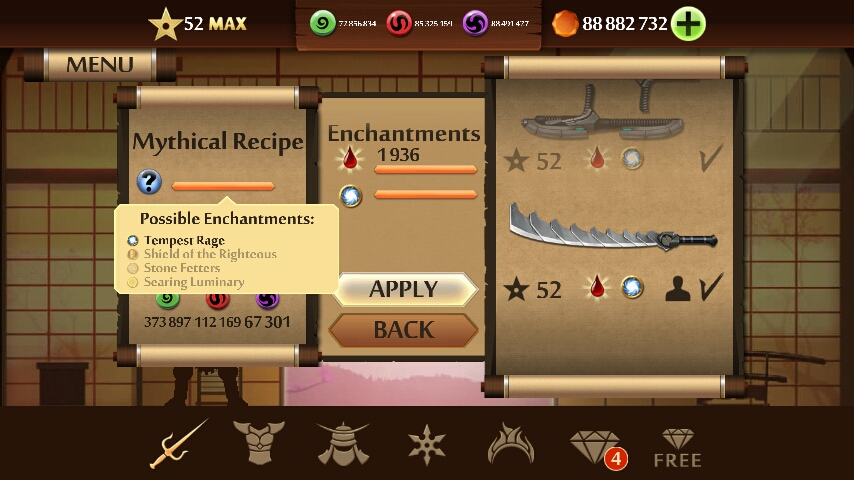854x480 pixels.
Task: Switch to the armor tab
Action: tap(259, 443)
